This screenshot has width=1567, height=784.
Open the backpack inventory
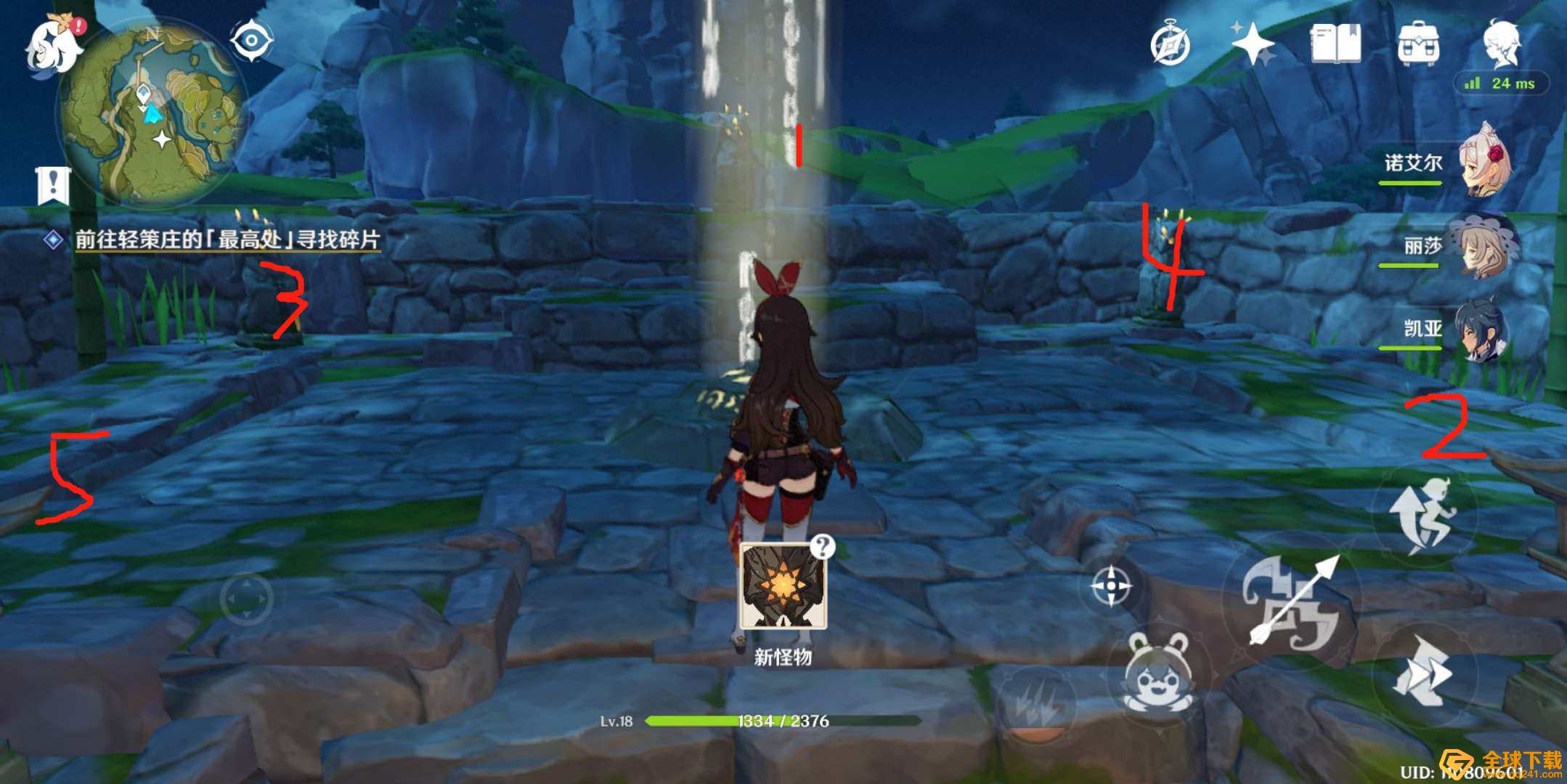(1418, 45)
